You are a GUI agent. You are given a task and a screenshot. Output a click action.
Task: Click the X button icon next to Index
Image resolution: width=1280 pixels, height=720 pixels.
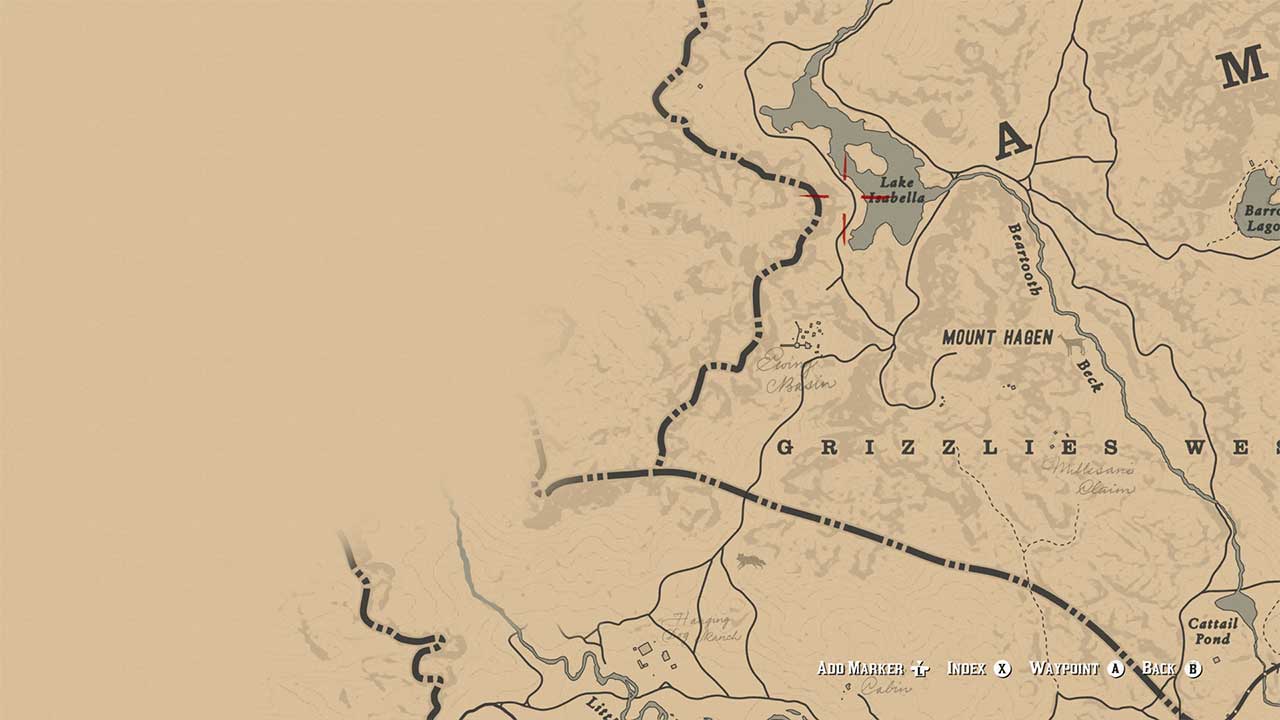tap(1002, 669)
